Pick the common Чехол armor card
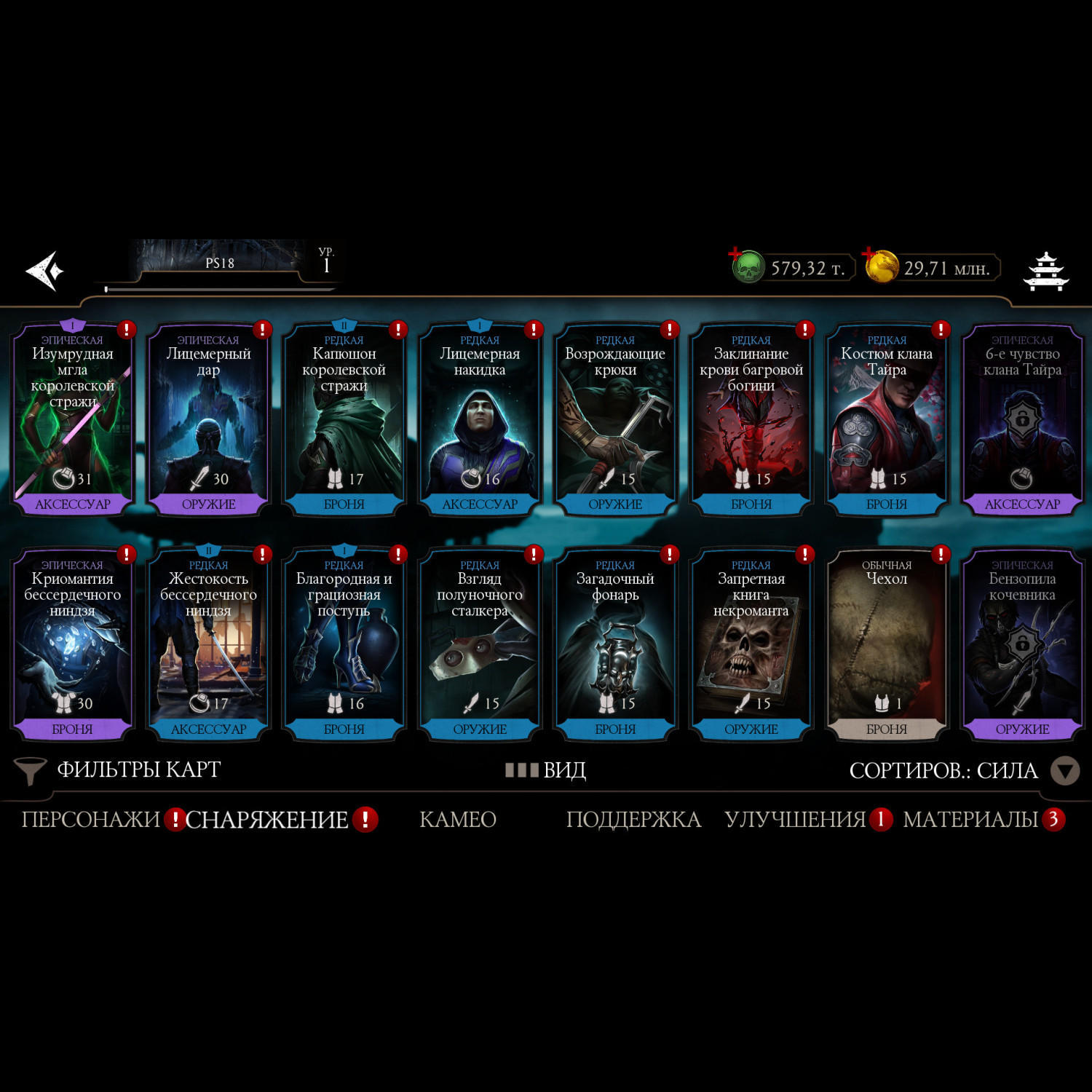The width and height of the screenshot is (1092, 1092). [x=887, y=645]
